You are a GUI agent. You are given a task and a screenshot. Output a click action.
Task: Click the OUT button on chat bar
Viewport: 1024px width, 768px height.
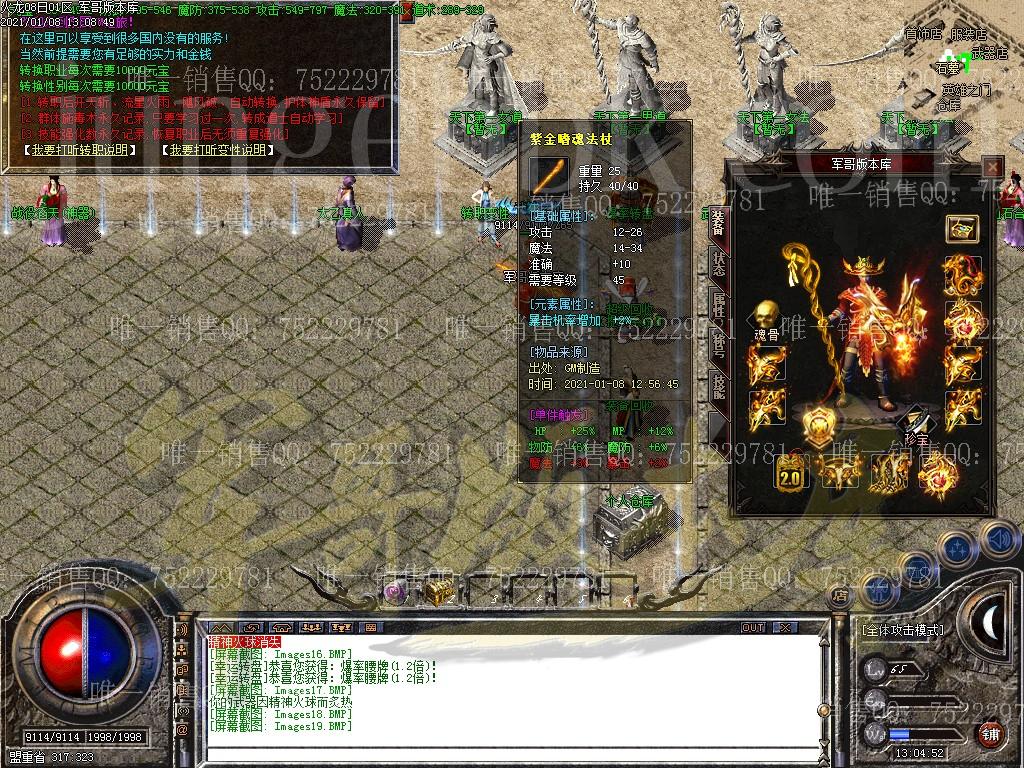point(752,627)
